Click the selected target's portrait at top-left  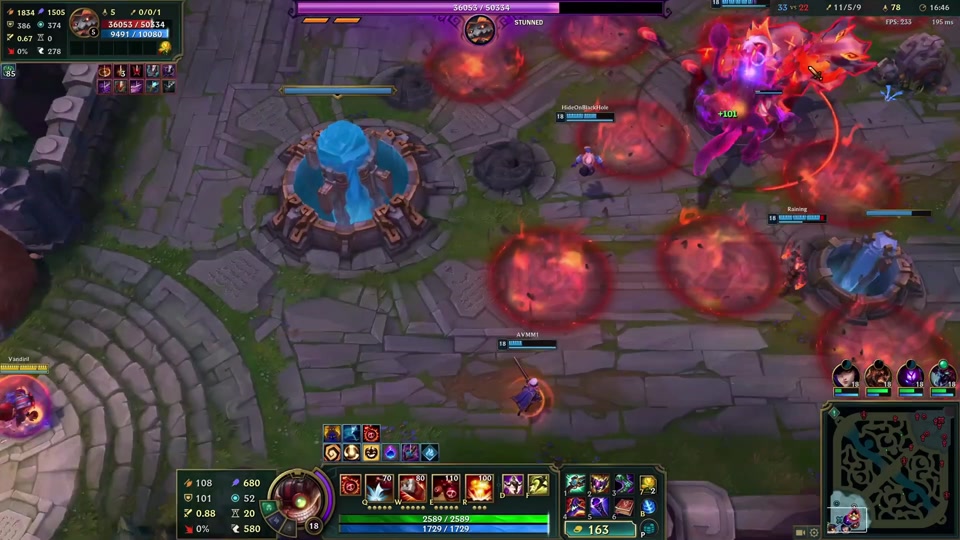coord(84,22)
